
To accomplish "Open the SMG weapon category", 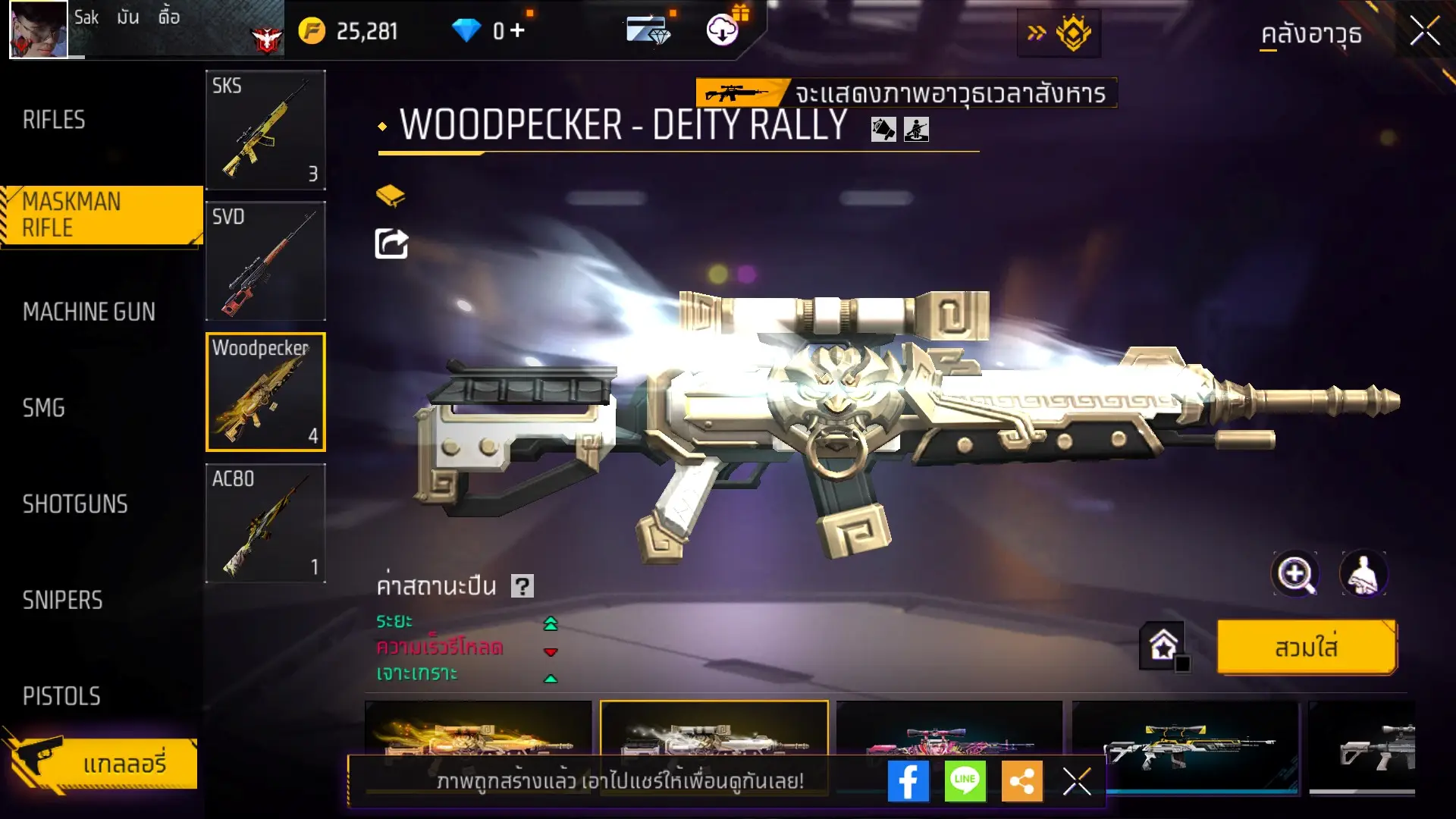I will click(44, 408).
